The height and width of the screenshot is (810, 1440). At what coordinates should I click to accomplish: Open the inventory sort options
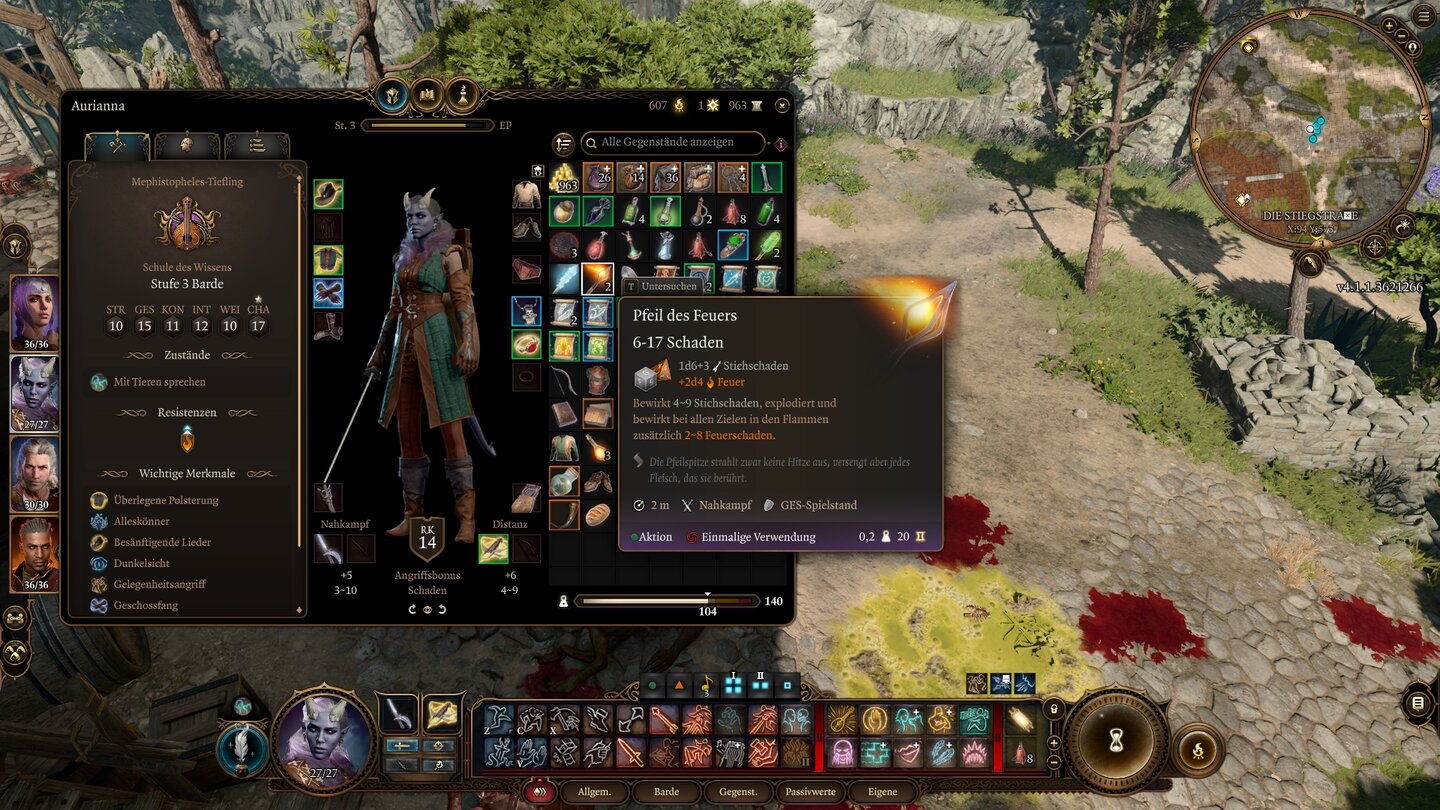click(x=564, y=144)
